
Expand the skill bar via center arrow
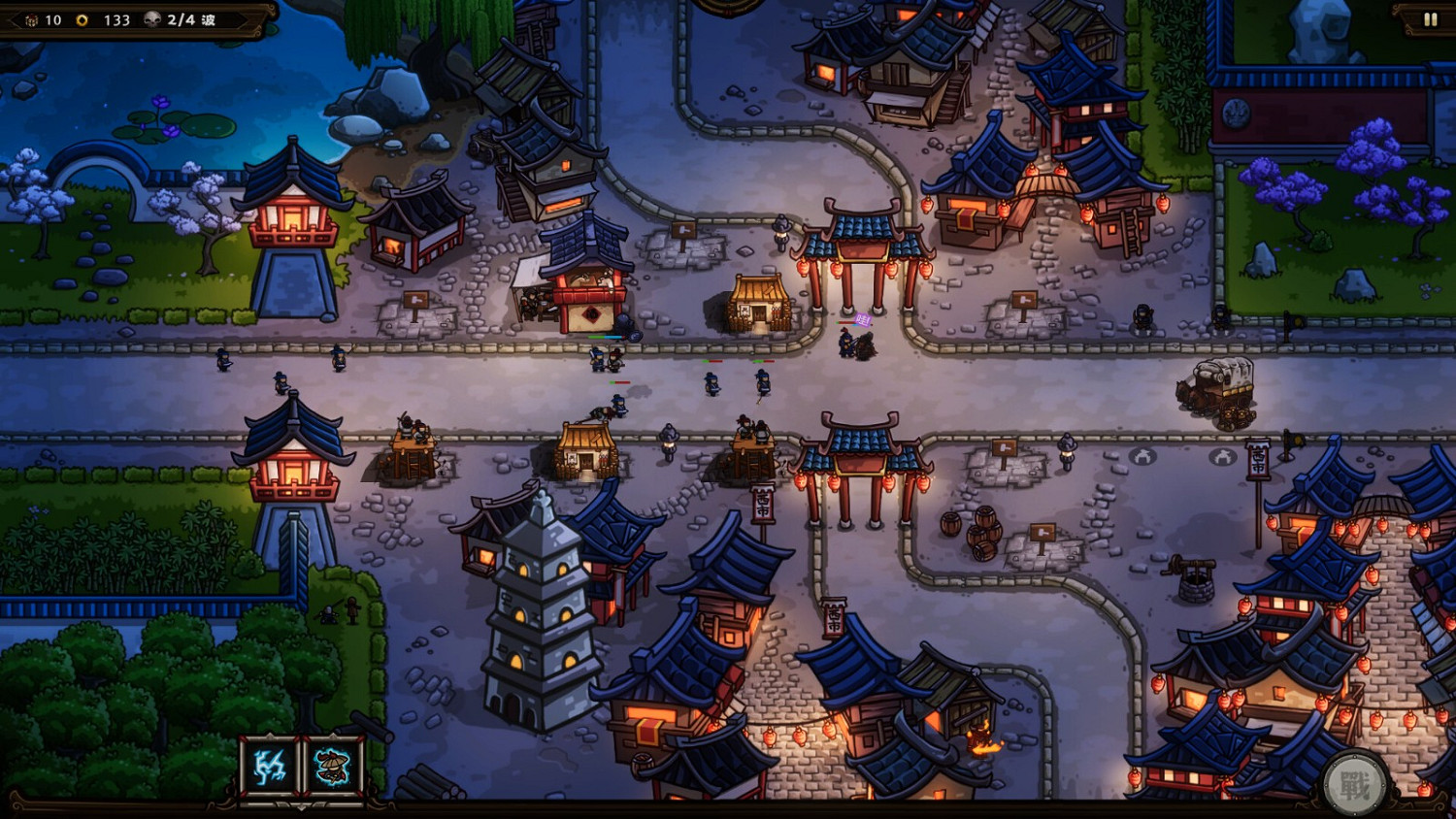click(302, 808)
